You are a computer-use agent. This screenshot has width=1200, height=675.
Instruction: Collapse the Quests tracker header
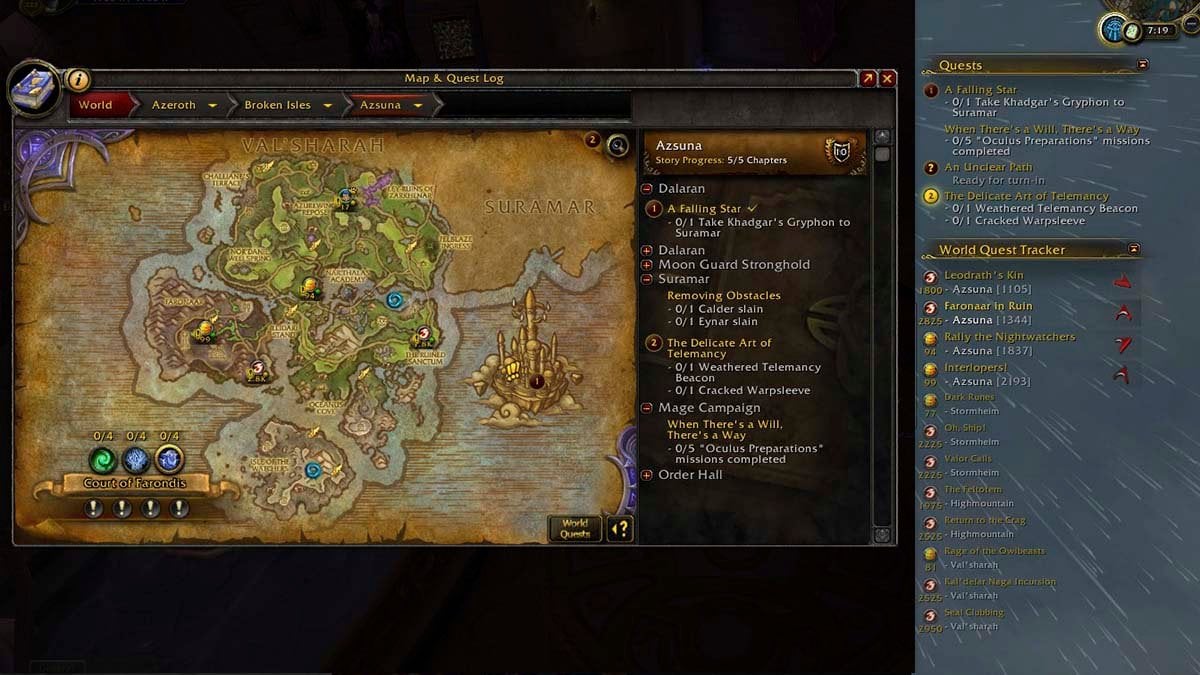click(x=1143, y=65)
